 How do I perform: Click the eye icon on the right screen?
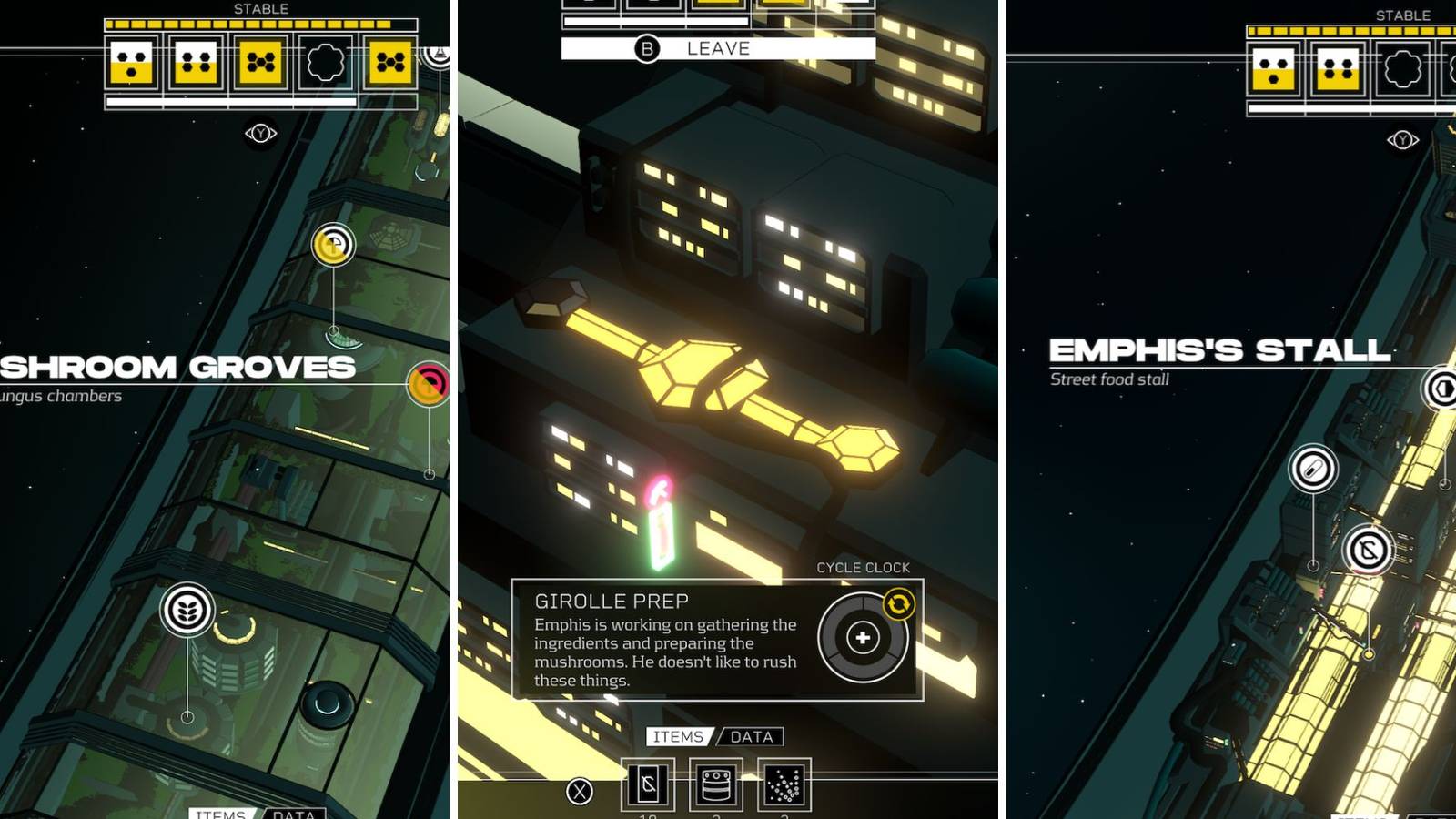pyautogui.click(x=1404, y=140)
